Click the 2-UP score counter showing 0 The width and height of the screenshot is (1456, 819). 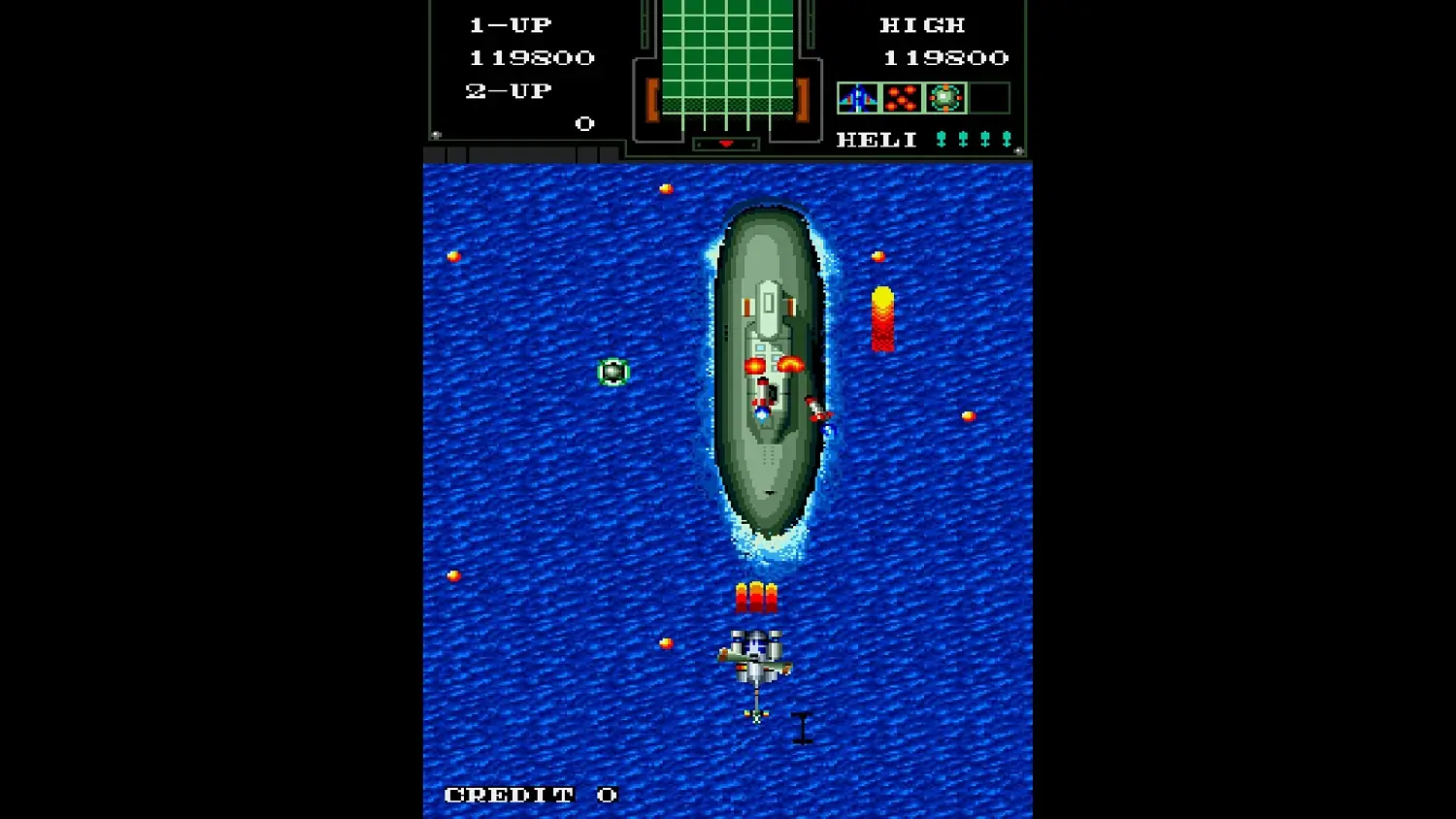point(583,123)
